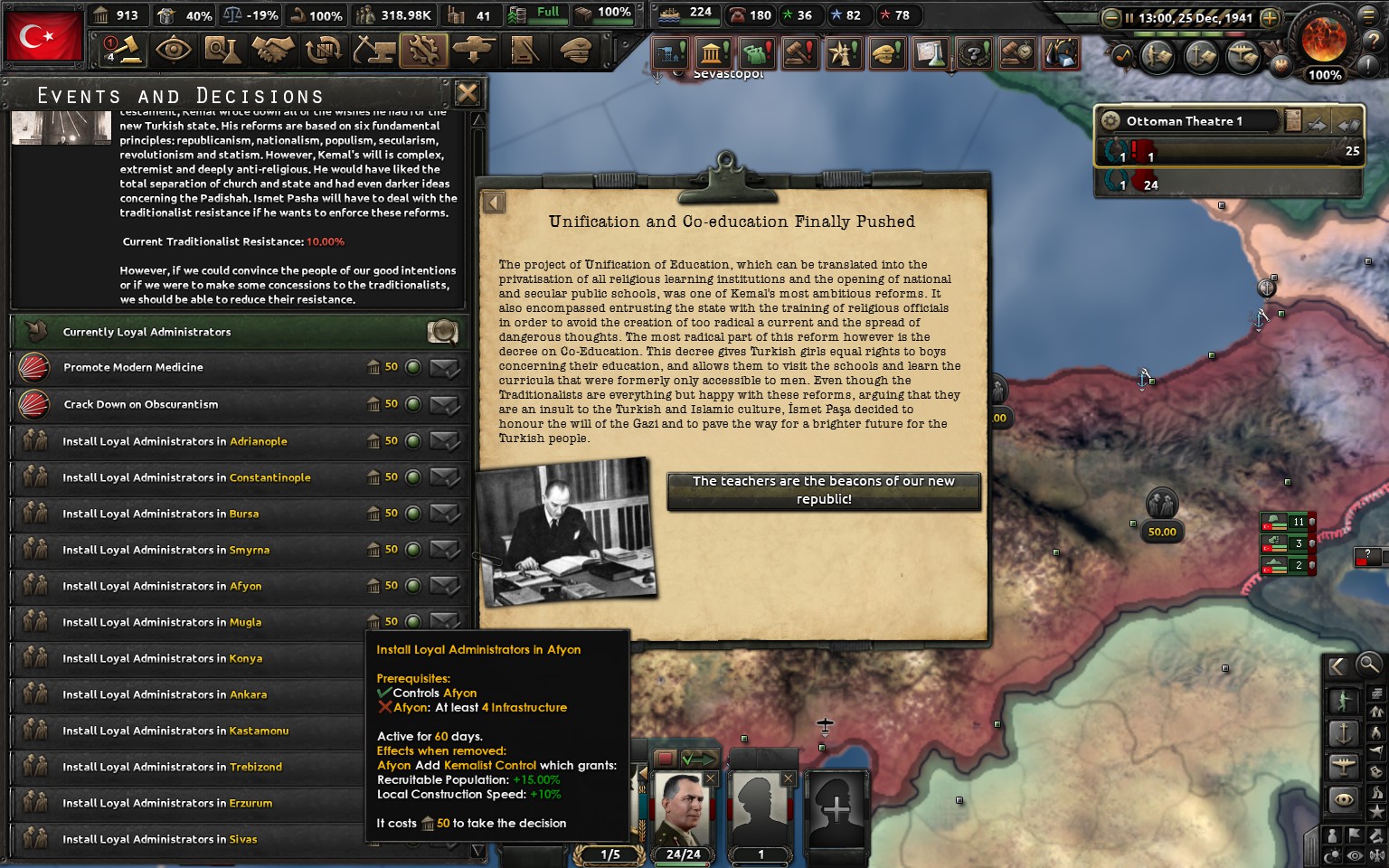1389x868 pixels.
Task: Choose 'The teachers are the beacons' event option
Action: (x=824, y=490)
